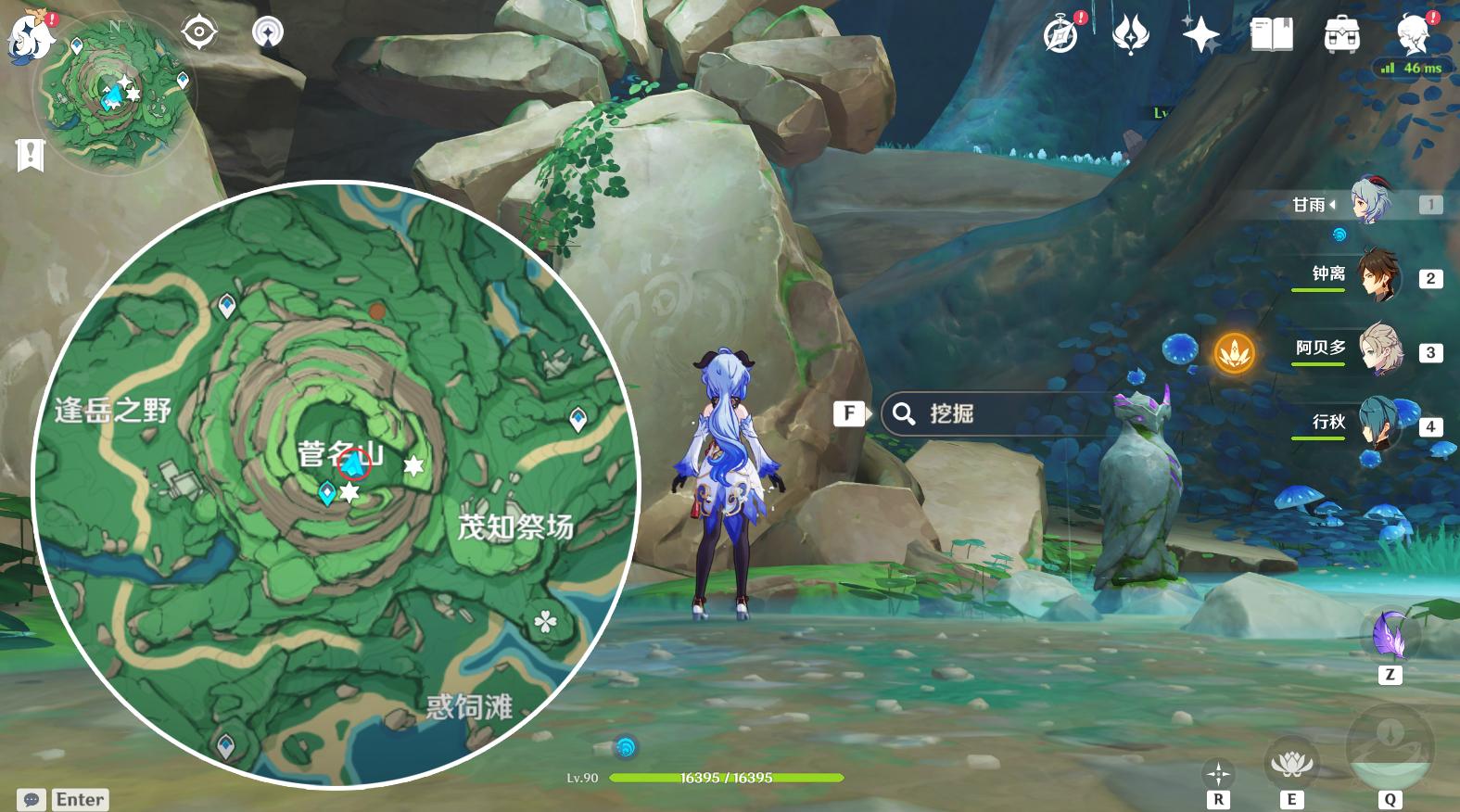Switch to party member 钟离
Screen dimensions: 1460x812
tap(1378, 277)
